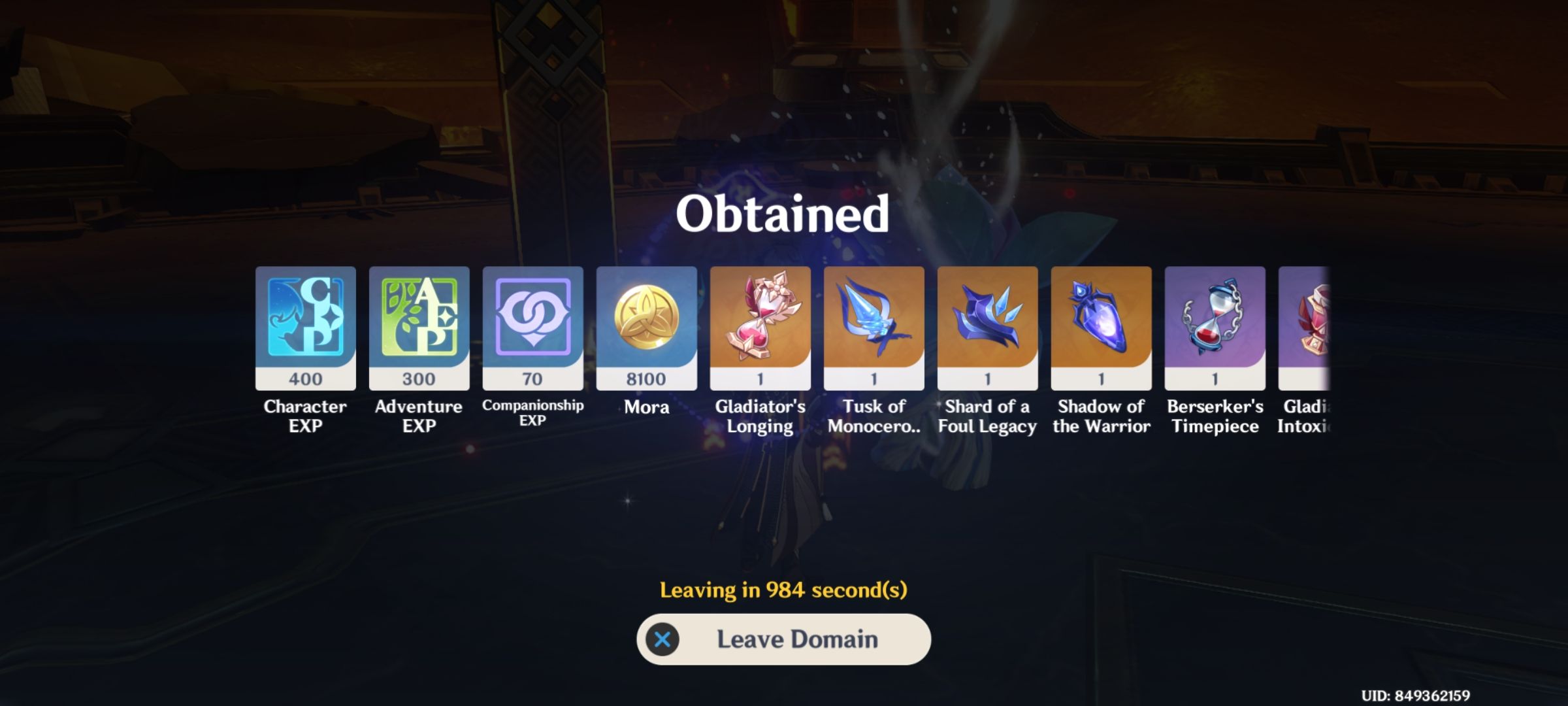This screenshot has height=706, width=1568.
Task: Select the Shard of a Foul Legacy label
Action: tap(988, 416)
